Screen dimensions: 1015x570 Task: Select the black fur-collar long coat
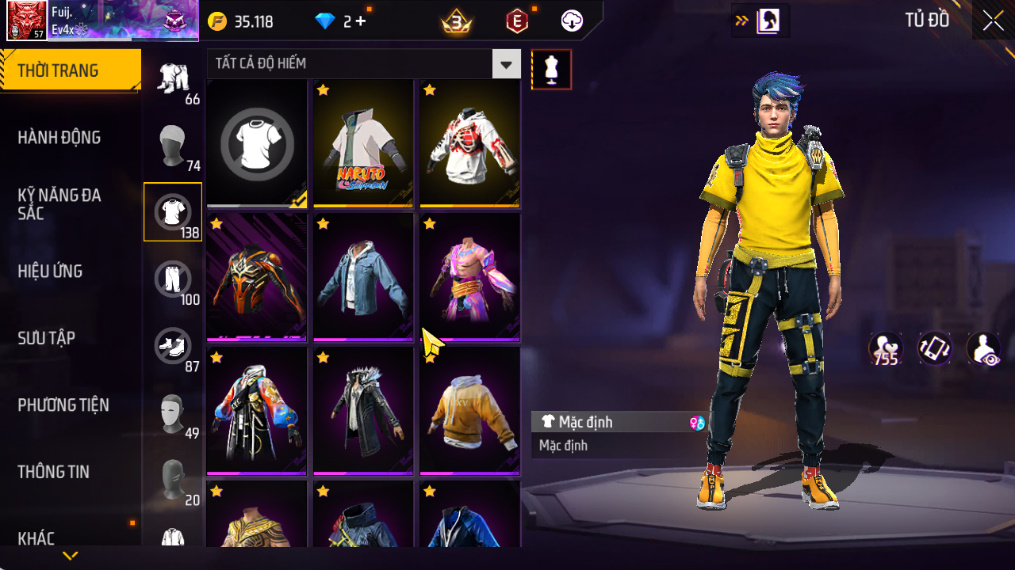tap(363, 410)
